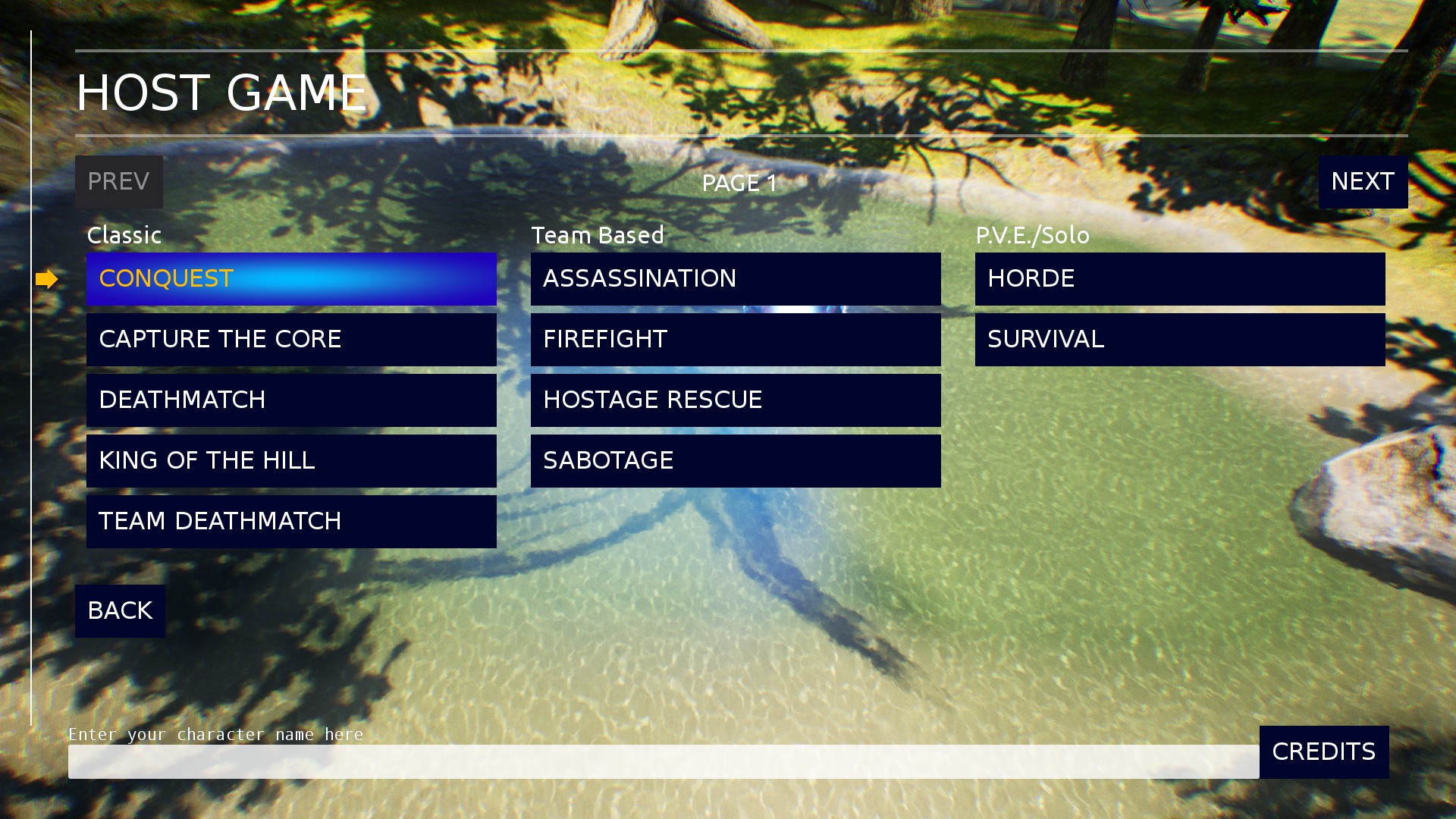The width and height of the screenshot is (1456, 819).
Task: Click the PAGE 1 label
Action: pos(739,183)
